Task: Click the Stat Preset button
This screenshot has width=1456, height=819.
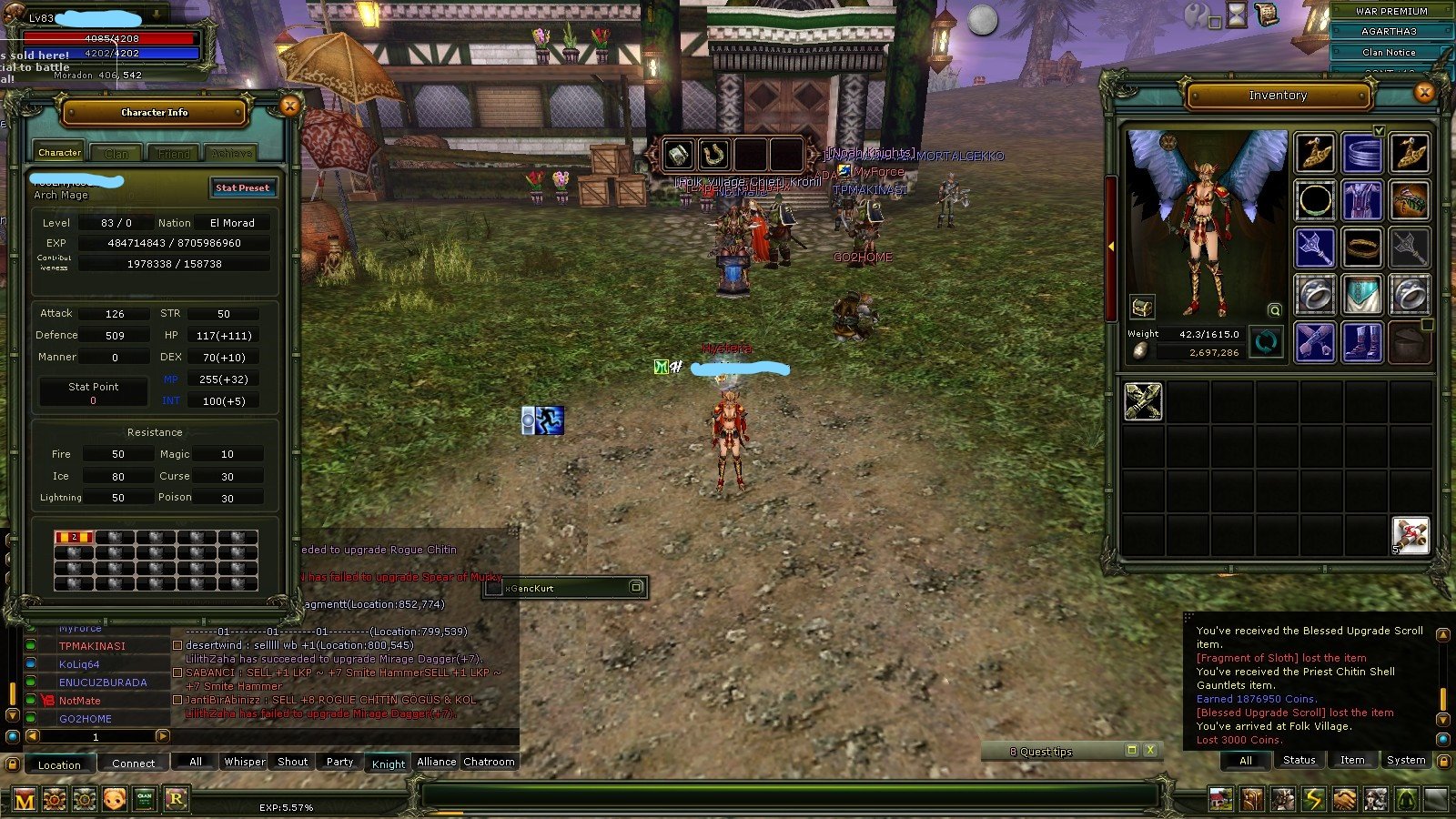Action: pyautogui.click(x=242, y=187)
